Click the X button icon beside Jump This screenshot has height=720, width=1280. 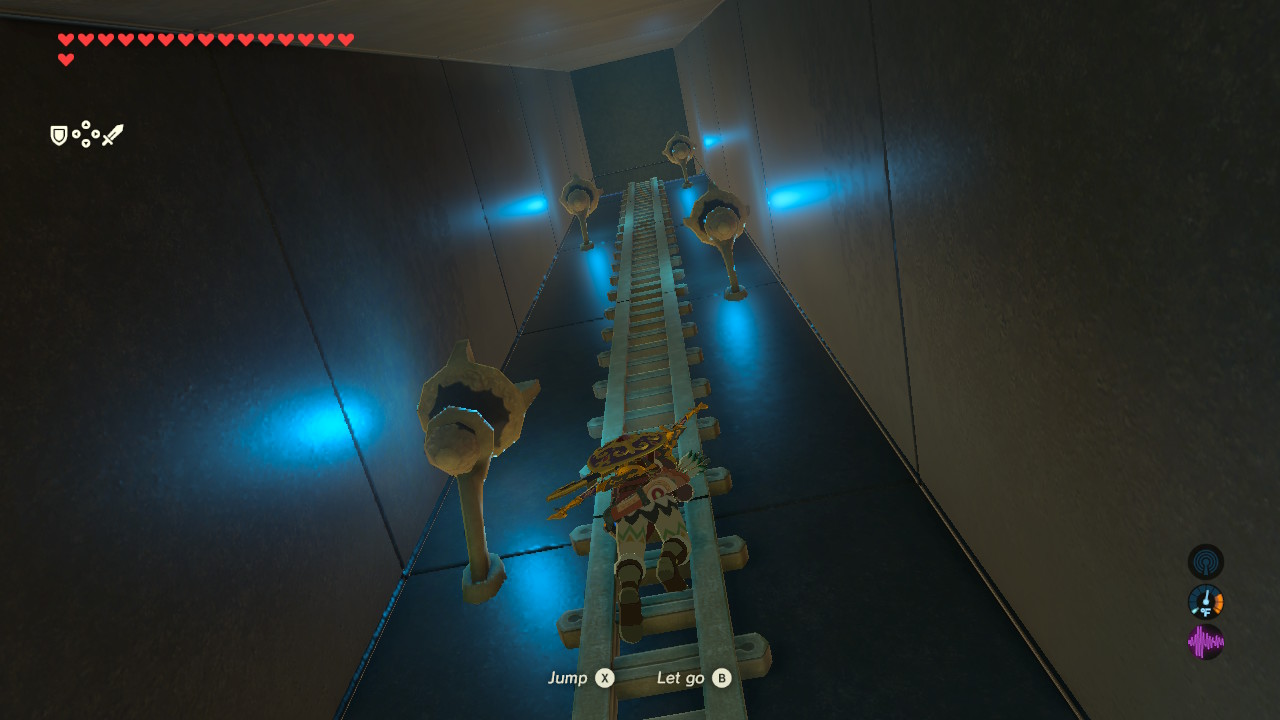tap(604, 678)
